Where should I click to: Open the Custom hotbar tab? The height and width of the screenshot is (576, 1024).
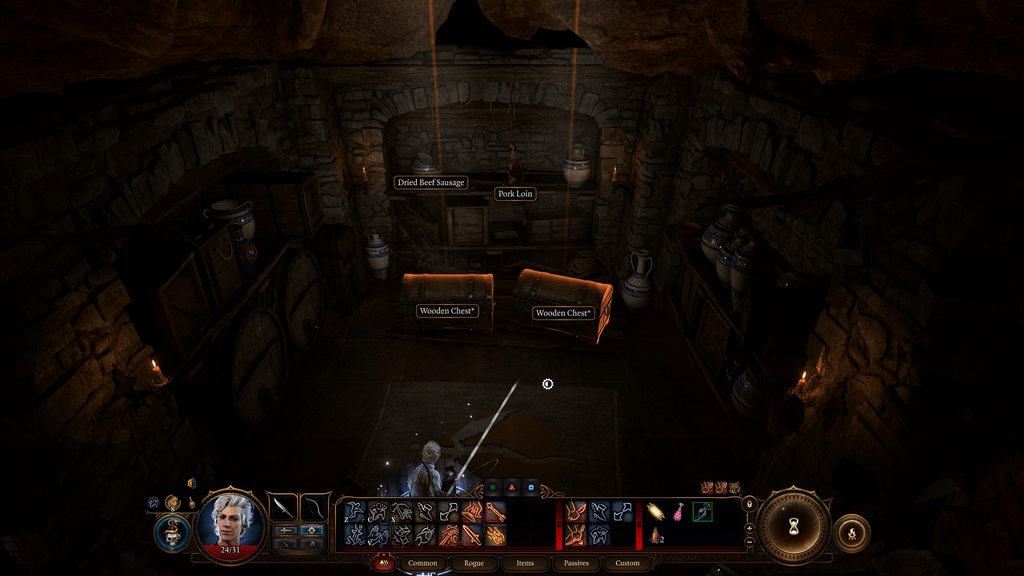[x=627, y=563]
